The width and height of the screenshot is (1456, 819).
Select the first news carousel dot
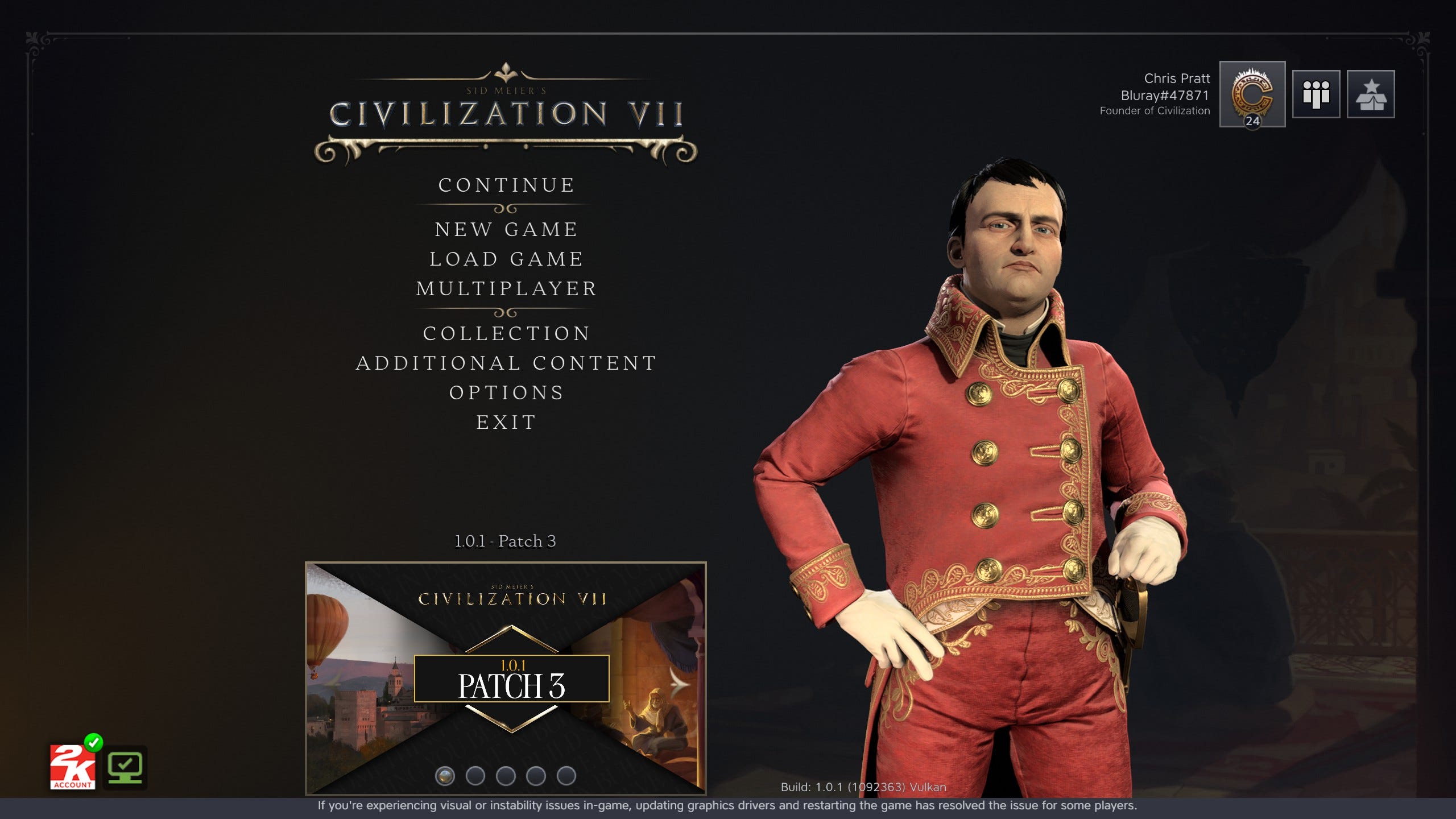pos(445,776)
